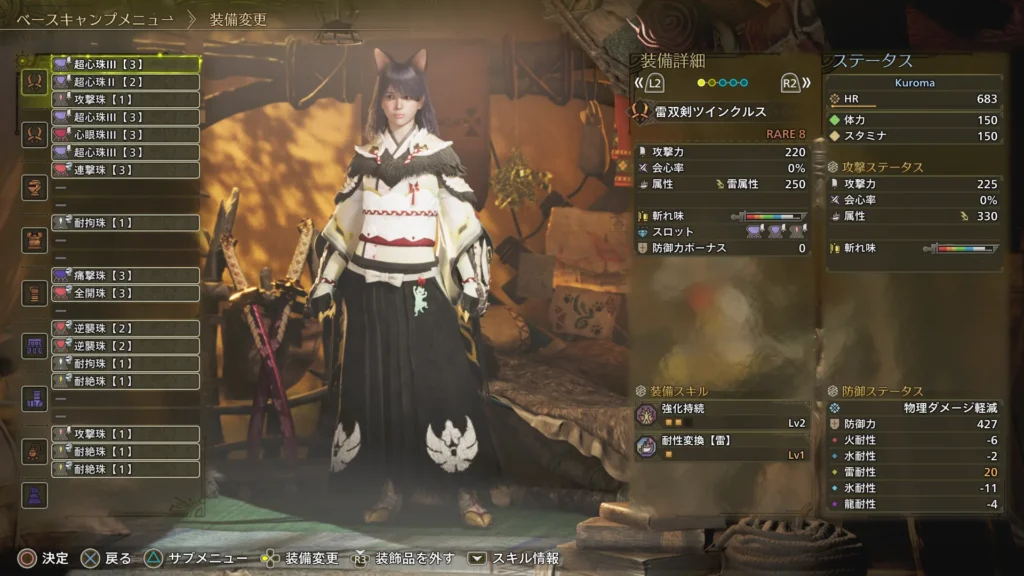Select the helmet equipment slot icon
This screenshot has height=576, width=1024.
(35, 187)
